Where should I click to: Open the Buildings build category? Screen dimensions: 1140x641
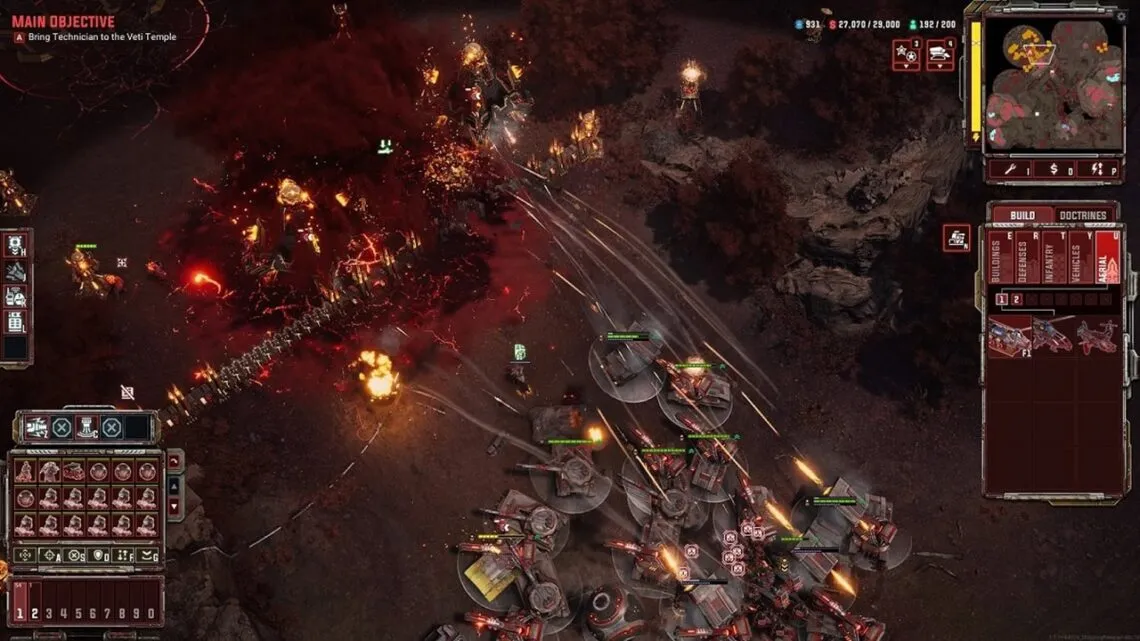pos(999,258)
